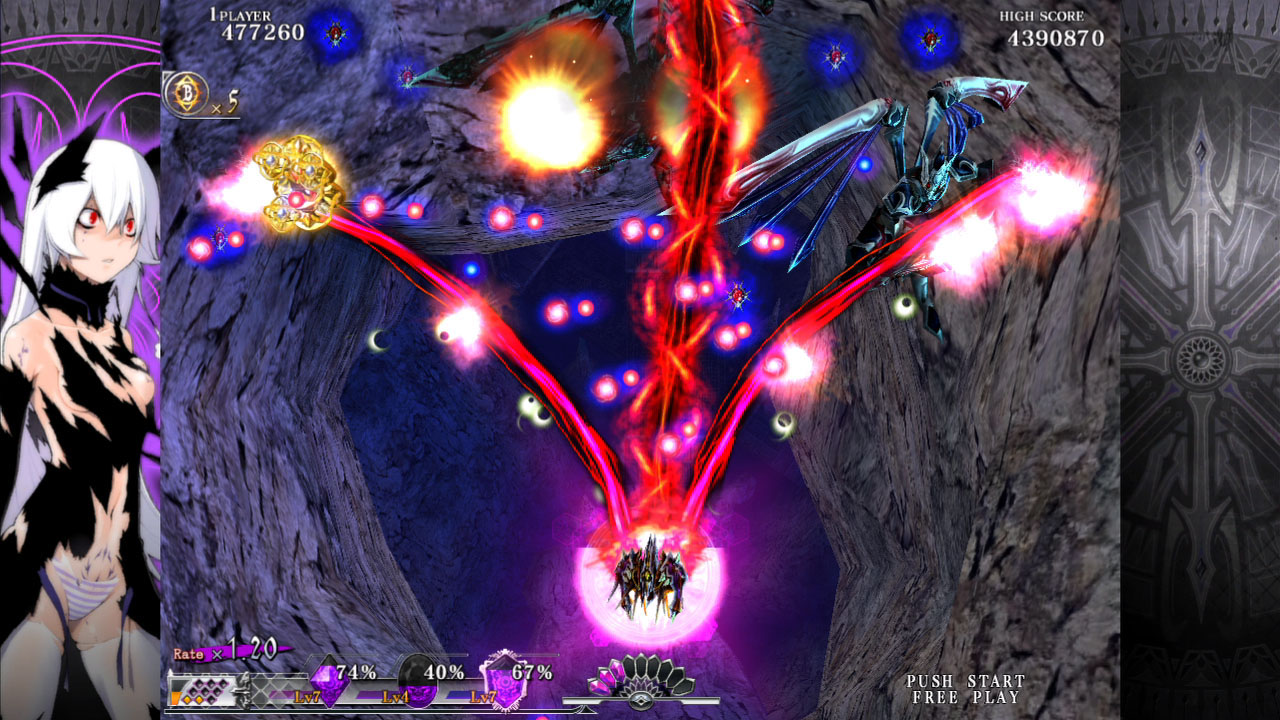The image size is (1280, 720).
Task: Select the purple diamond gem Lv7 icon
Action: click(327, 682)
